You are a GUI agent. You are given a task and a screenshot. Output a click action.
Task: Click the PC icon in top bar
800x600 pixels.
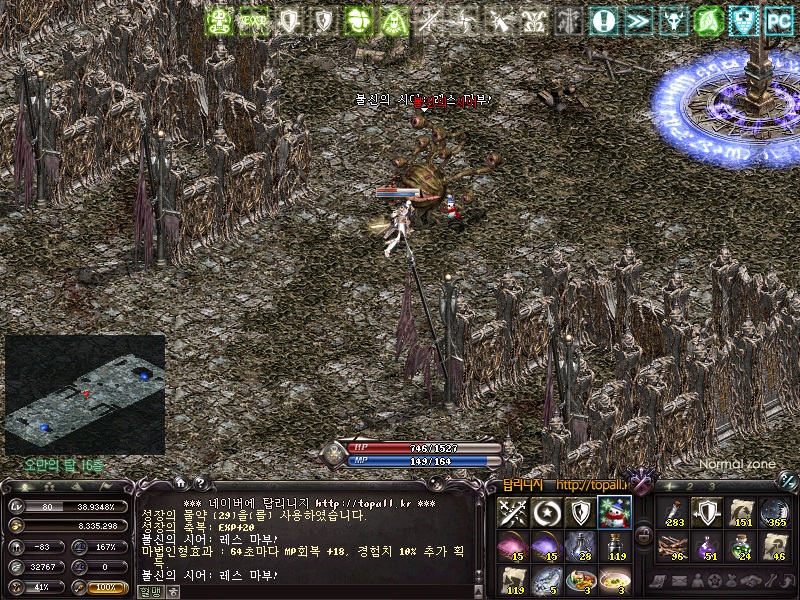click(x=777, y=19)
